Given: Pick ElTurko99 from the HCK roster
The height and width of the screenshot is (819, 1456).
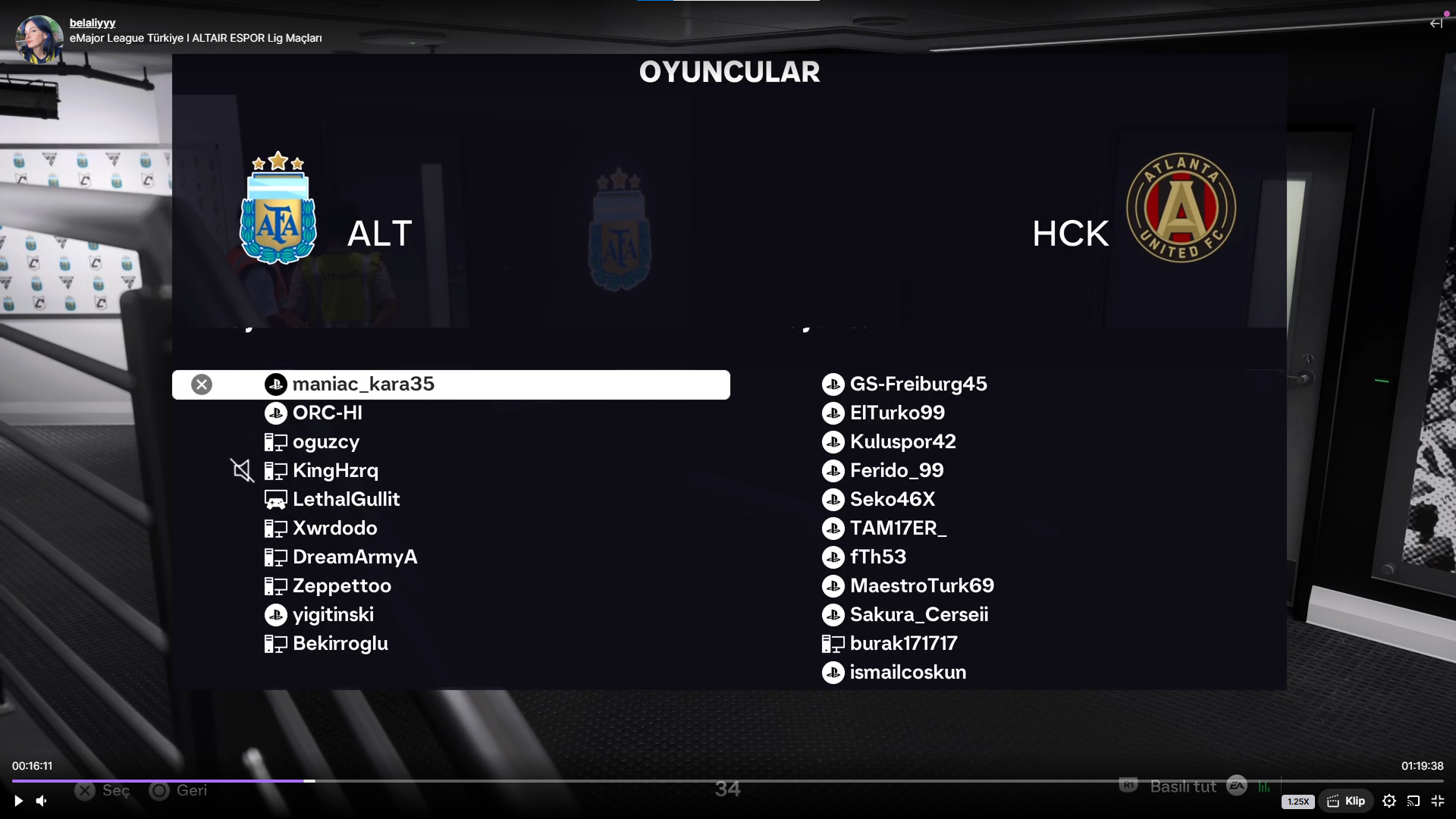Looking at the screenshot, I should point(897,413).
